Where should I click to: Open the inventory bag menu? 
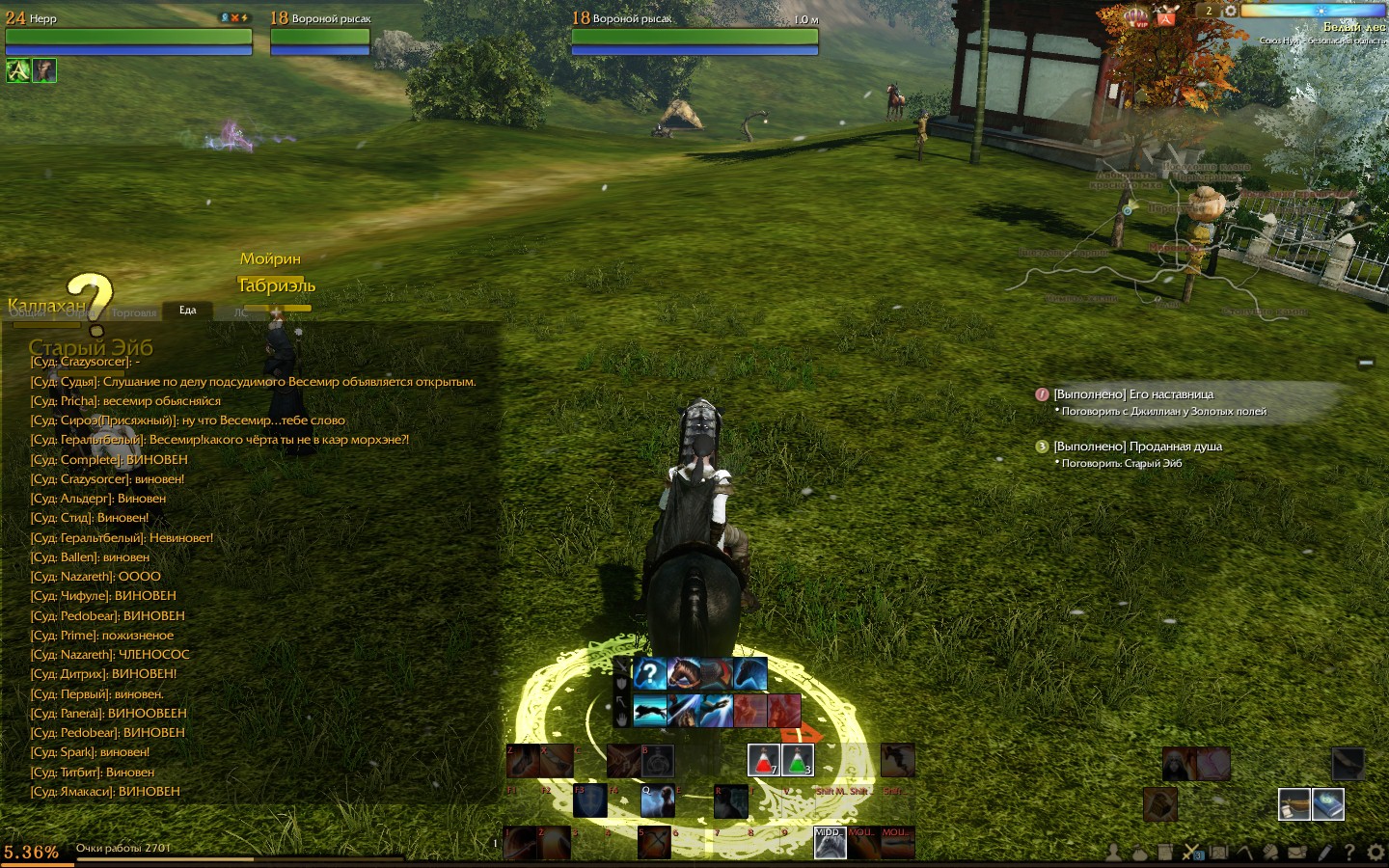(1139, 853)
